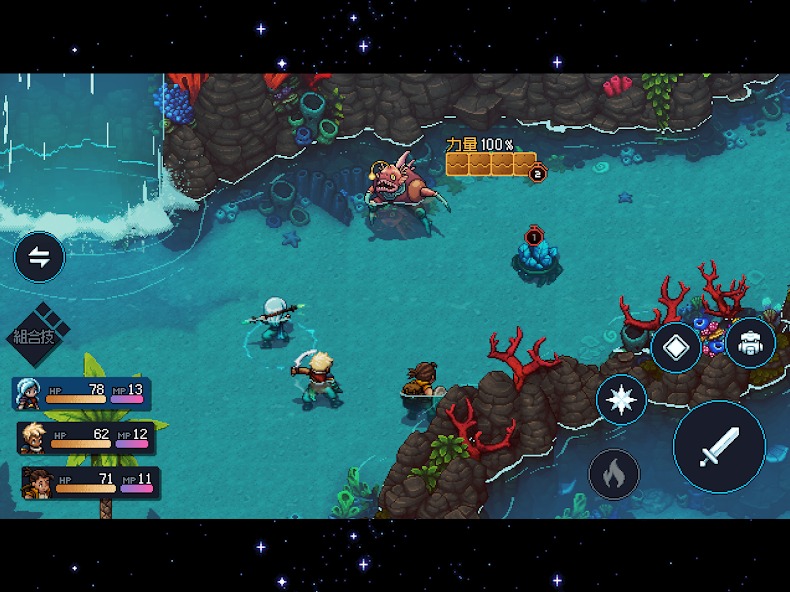Choose the blond hero party portrait
The height and width of the screenshot is (592, 790).
33,438
